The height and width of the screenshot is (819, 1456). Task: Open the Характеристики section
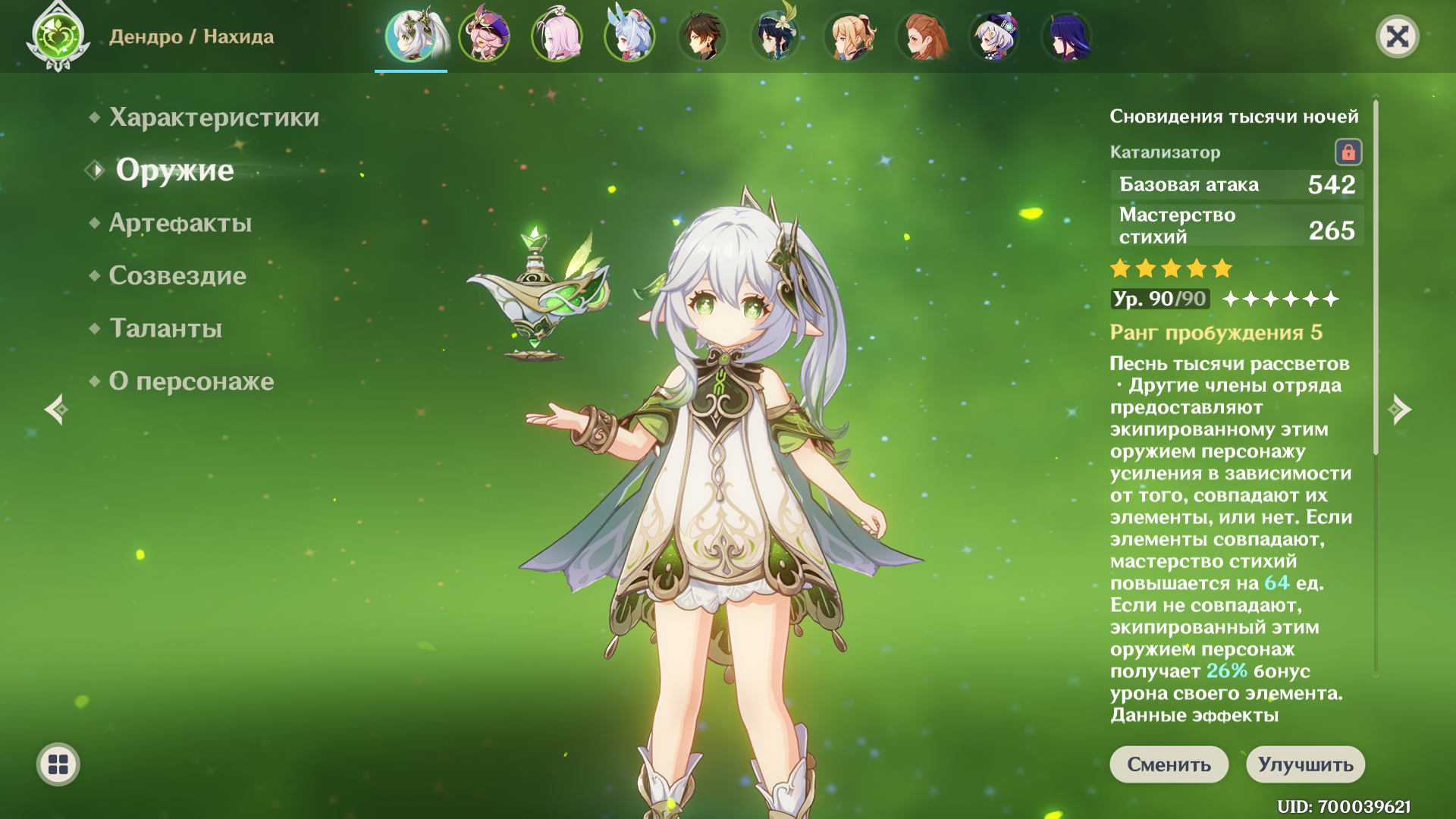click(x=214, y=118)
